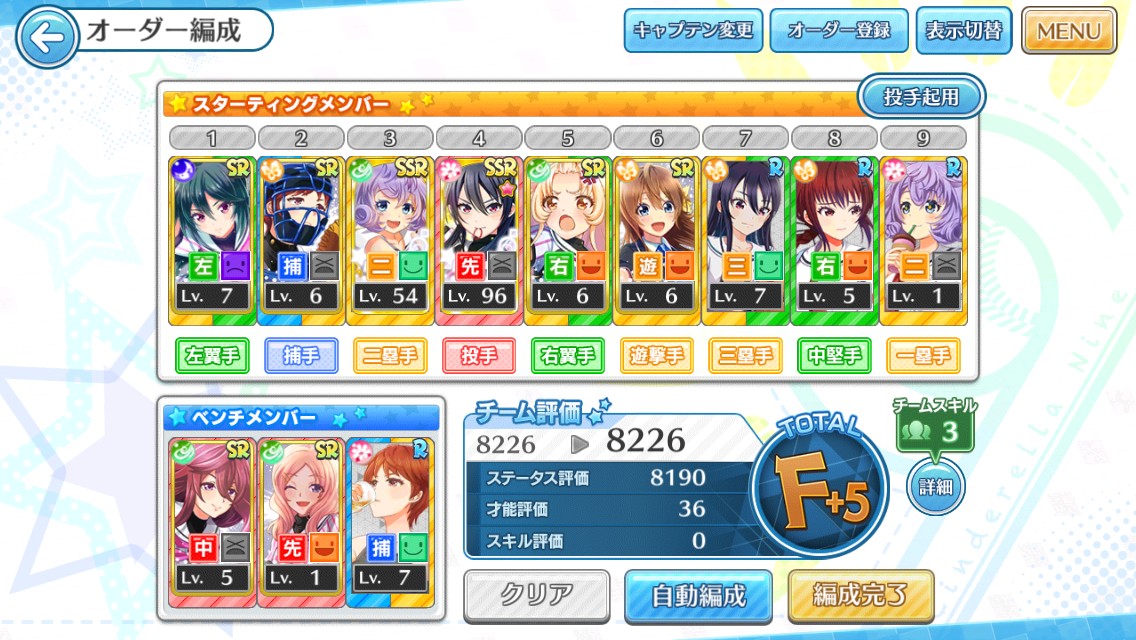Open the MENU
This screenshot has width=1136, height=640.
click(1068, 31)
